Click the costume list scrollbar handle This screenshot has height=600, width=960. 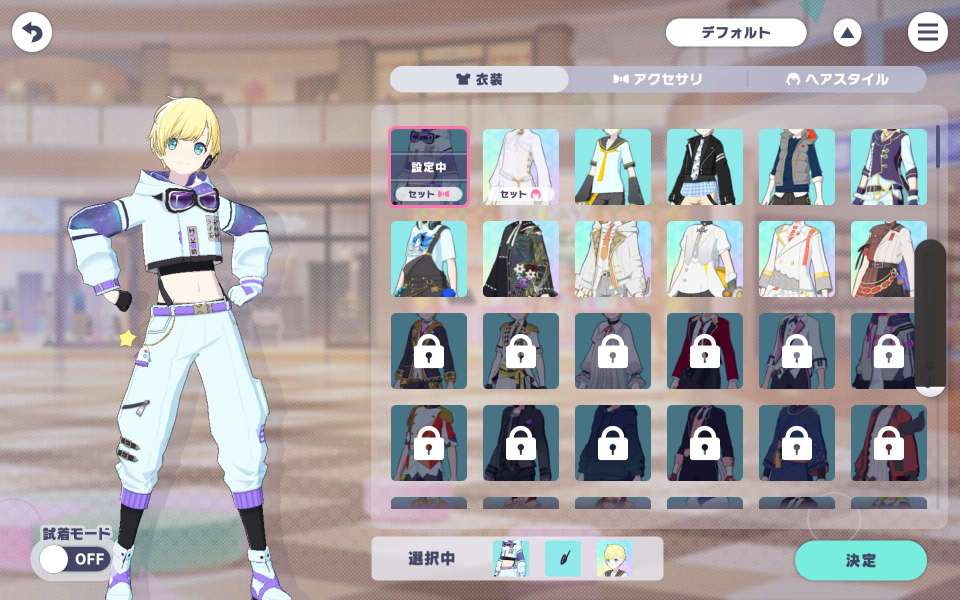click(930, 316)
